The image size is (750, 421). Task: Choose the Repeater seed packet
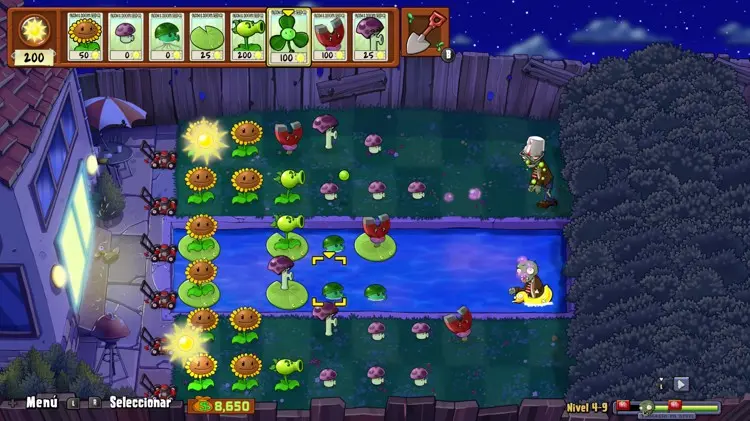tap(248, 37)
